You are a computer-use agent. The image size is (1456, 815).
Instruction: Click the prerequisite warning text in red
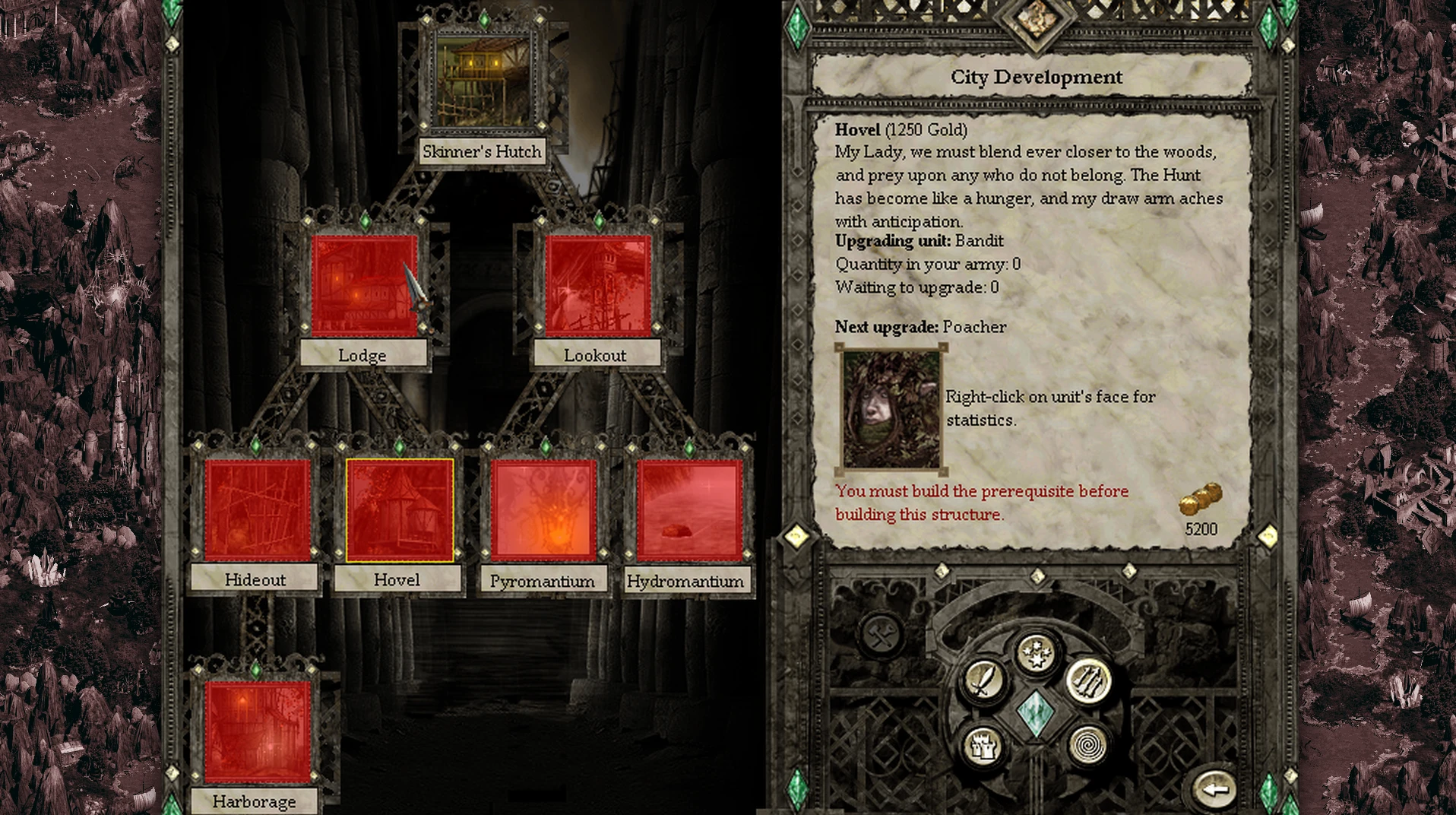click(x=982, y=502)
